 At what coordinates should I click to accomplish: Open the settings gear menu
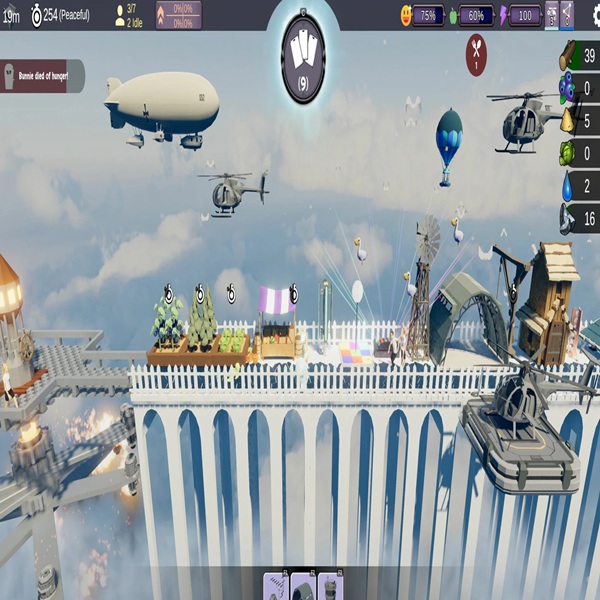click(x=591, y=14)
